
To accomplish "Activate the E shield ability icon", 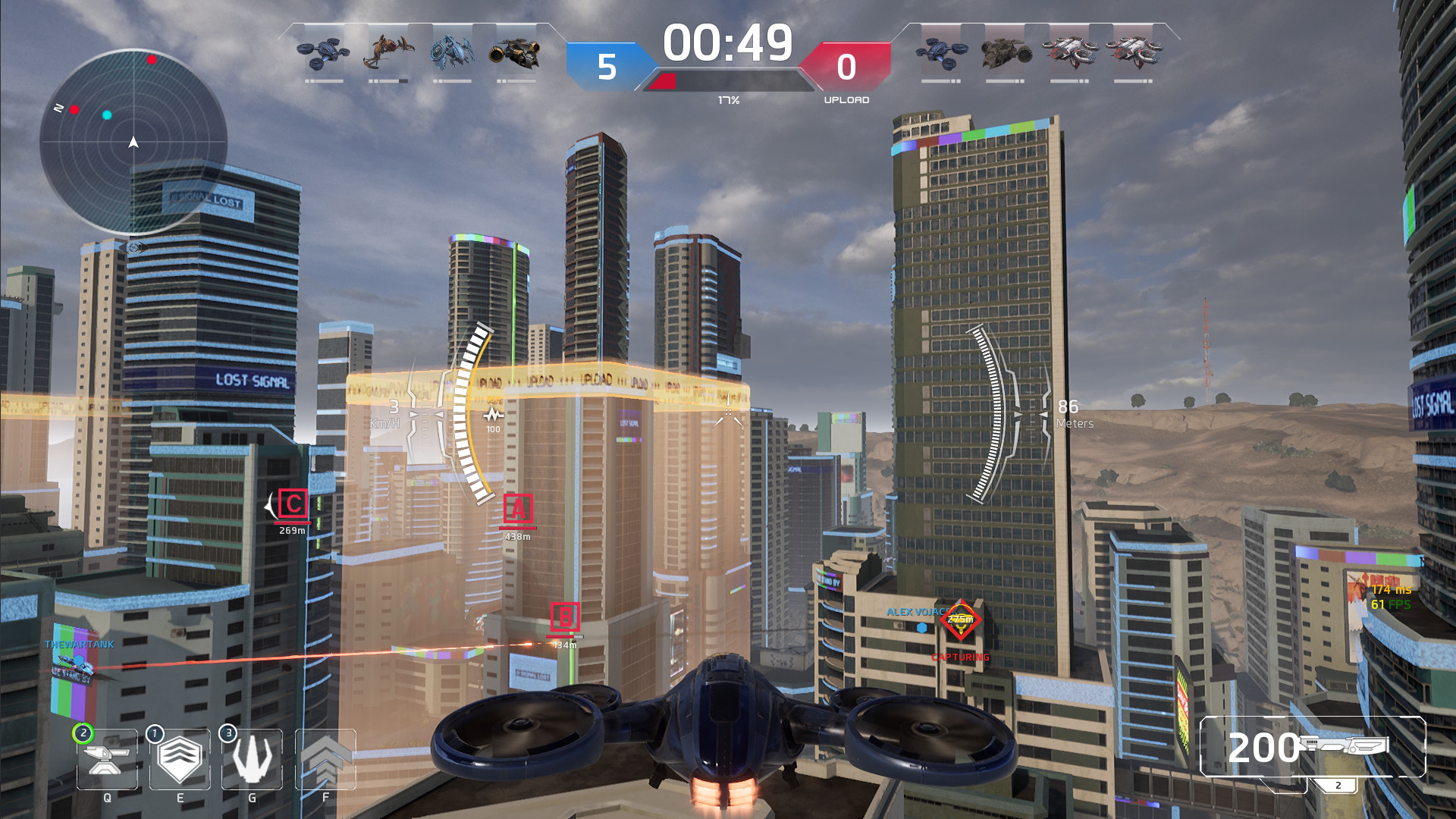I will pos(179,761).
